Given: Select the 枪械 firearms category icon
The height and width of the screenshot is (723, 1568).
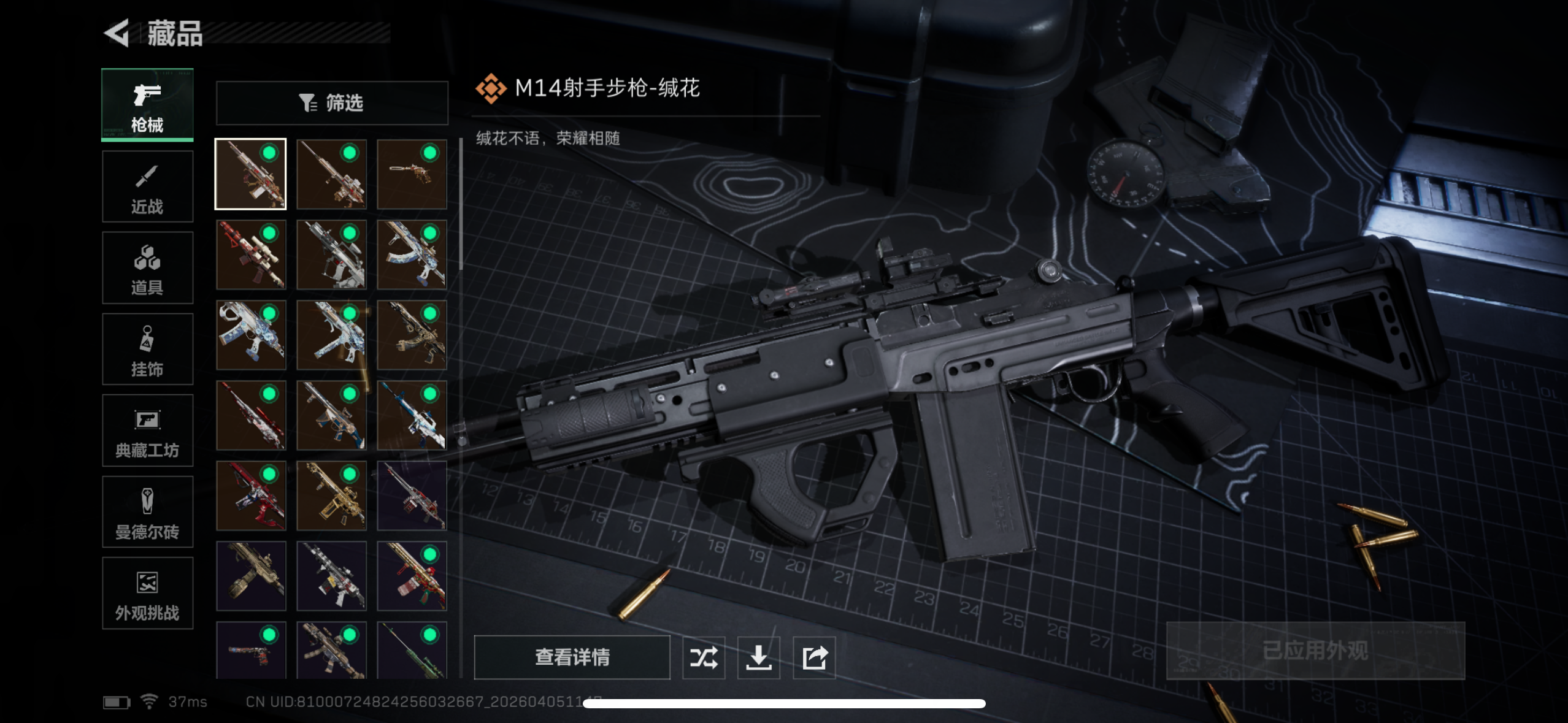Looking at the screenshot, I should click(x=147, y=104).
